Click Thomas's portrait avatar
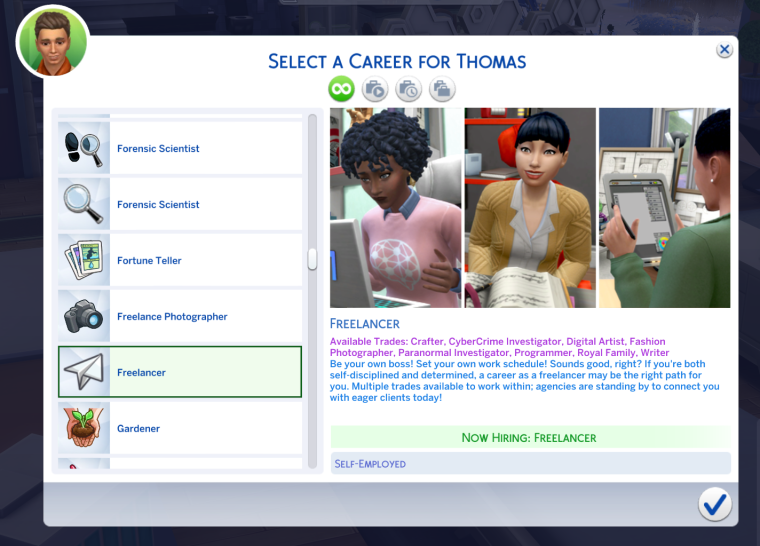This screenshot has height=546, width=760. click(x=52, y=42)
